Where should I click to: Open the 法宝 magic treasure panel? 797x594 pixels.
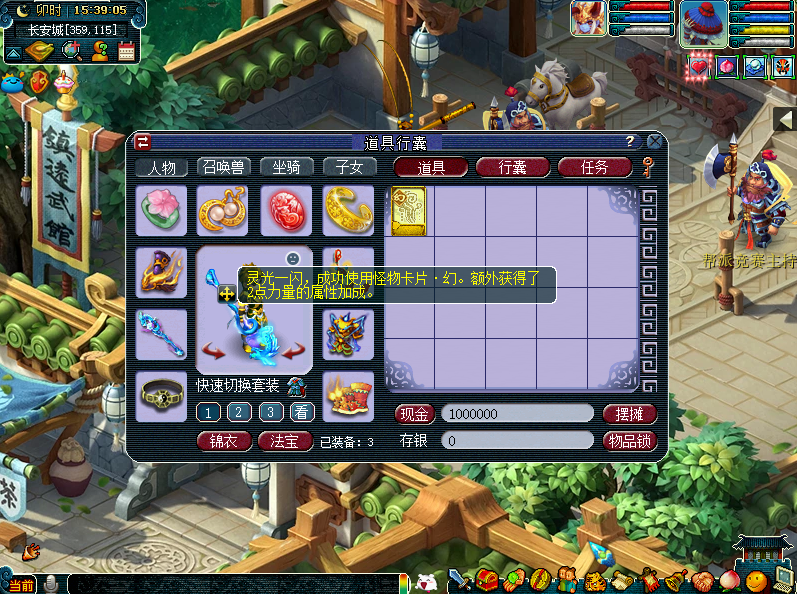click(285, 440)
